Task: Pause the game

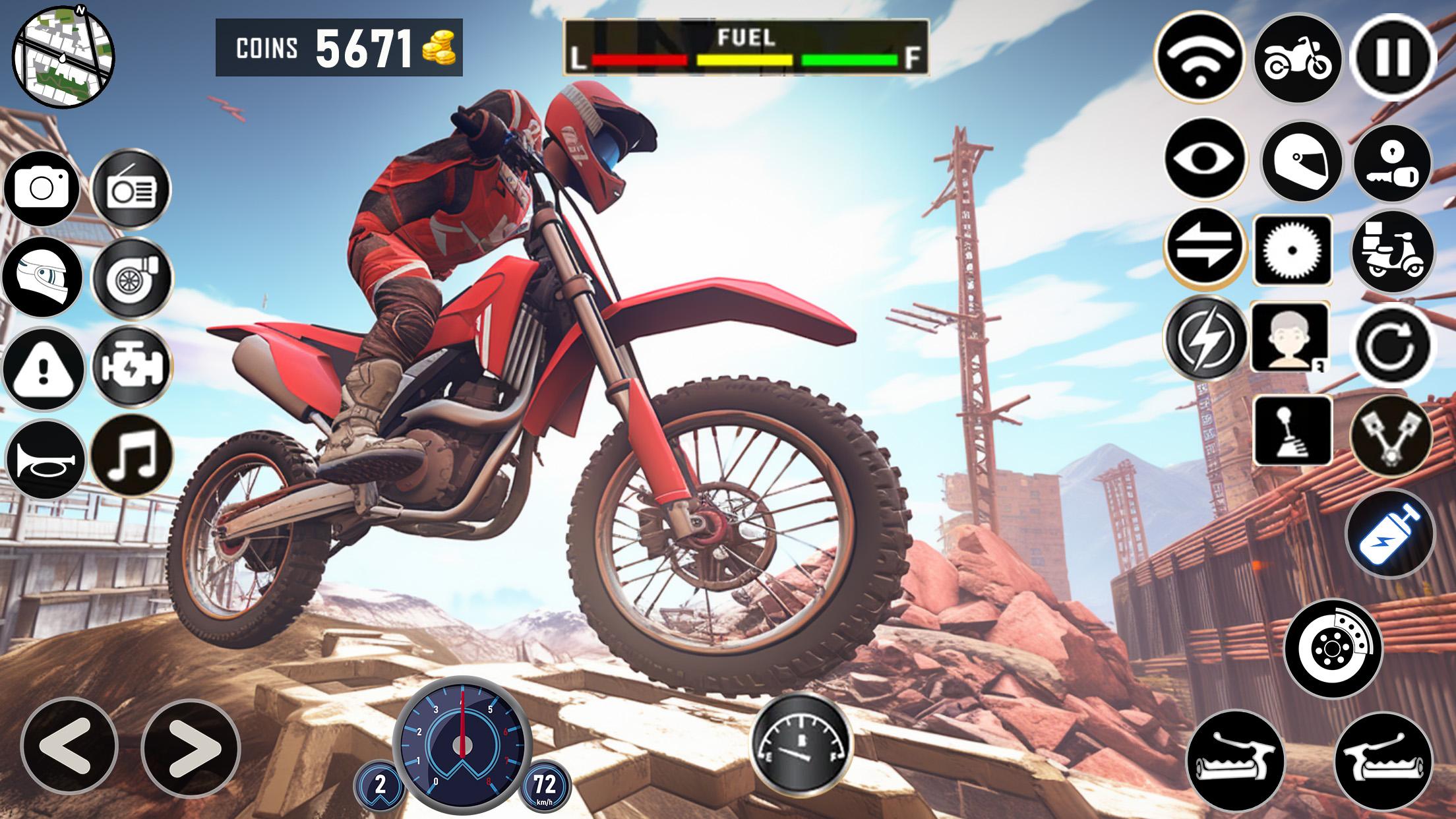Action: (x=1393, y=57)
